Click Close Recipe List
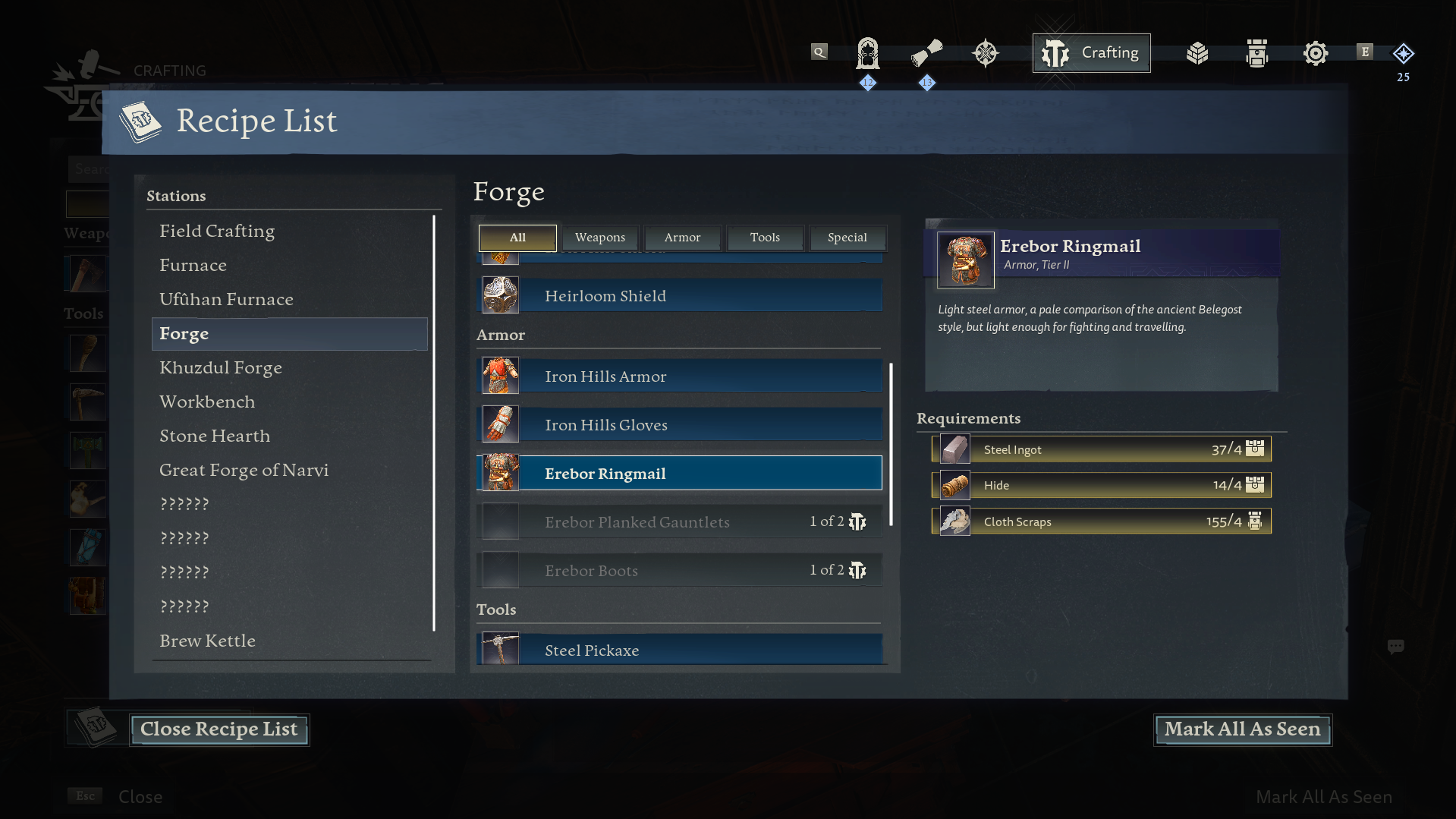The height and width of the screenshot is (819, 1456). coord(219,729)
